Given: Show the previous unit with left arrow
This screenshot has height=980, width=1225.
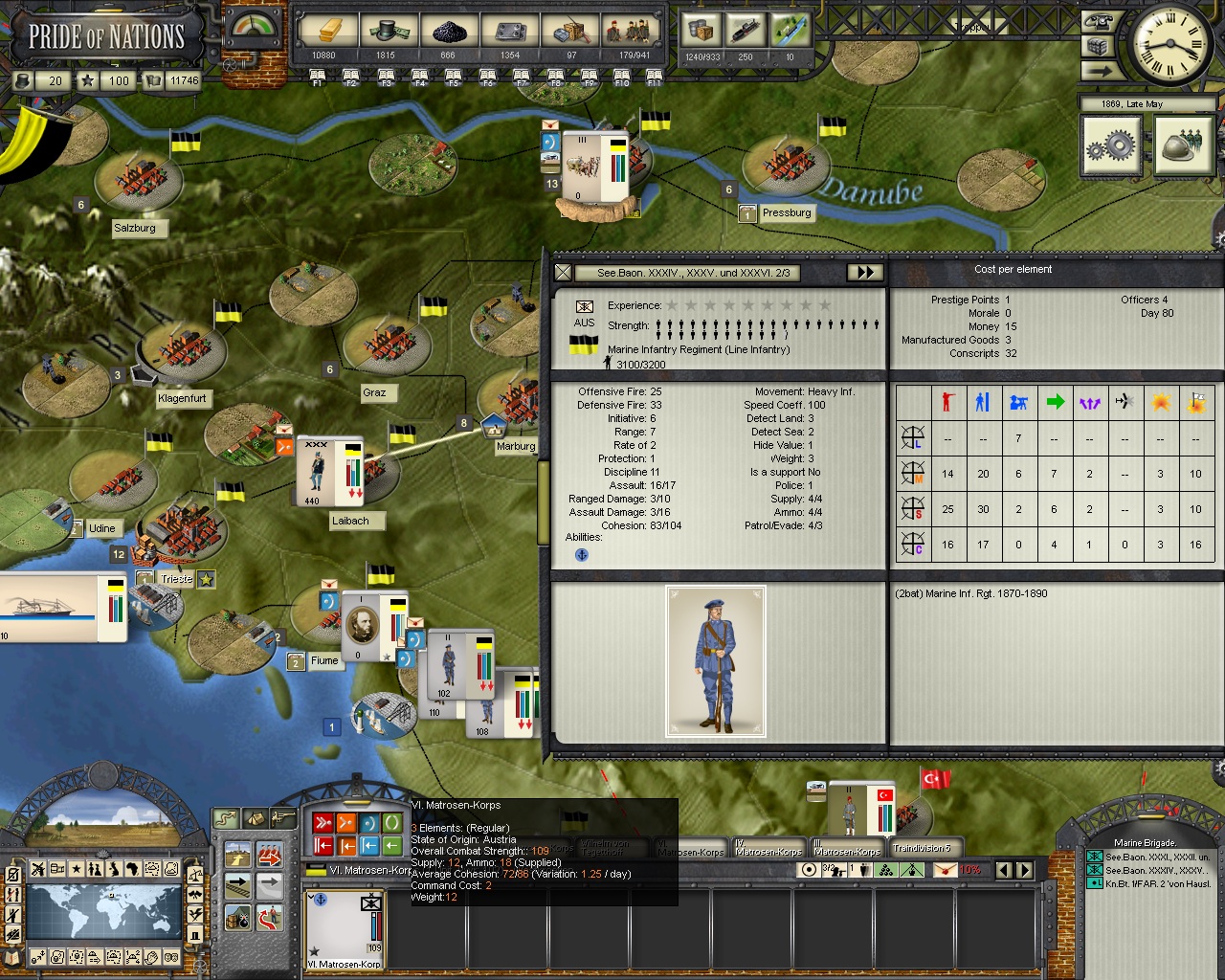Looking at the screenshot, I should click(1004, 870).
